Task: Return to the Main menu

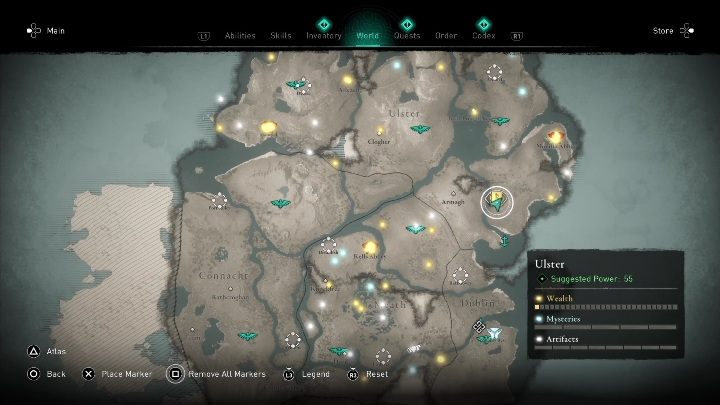Action: [46, 31]
